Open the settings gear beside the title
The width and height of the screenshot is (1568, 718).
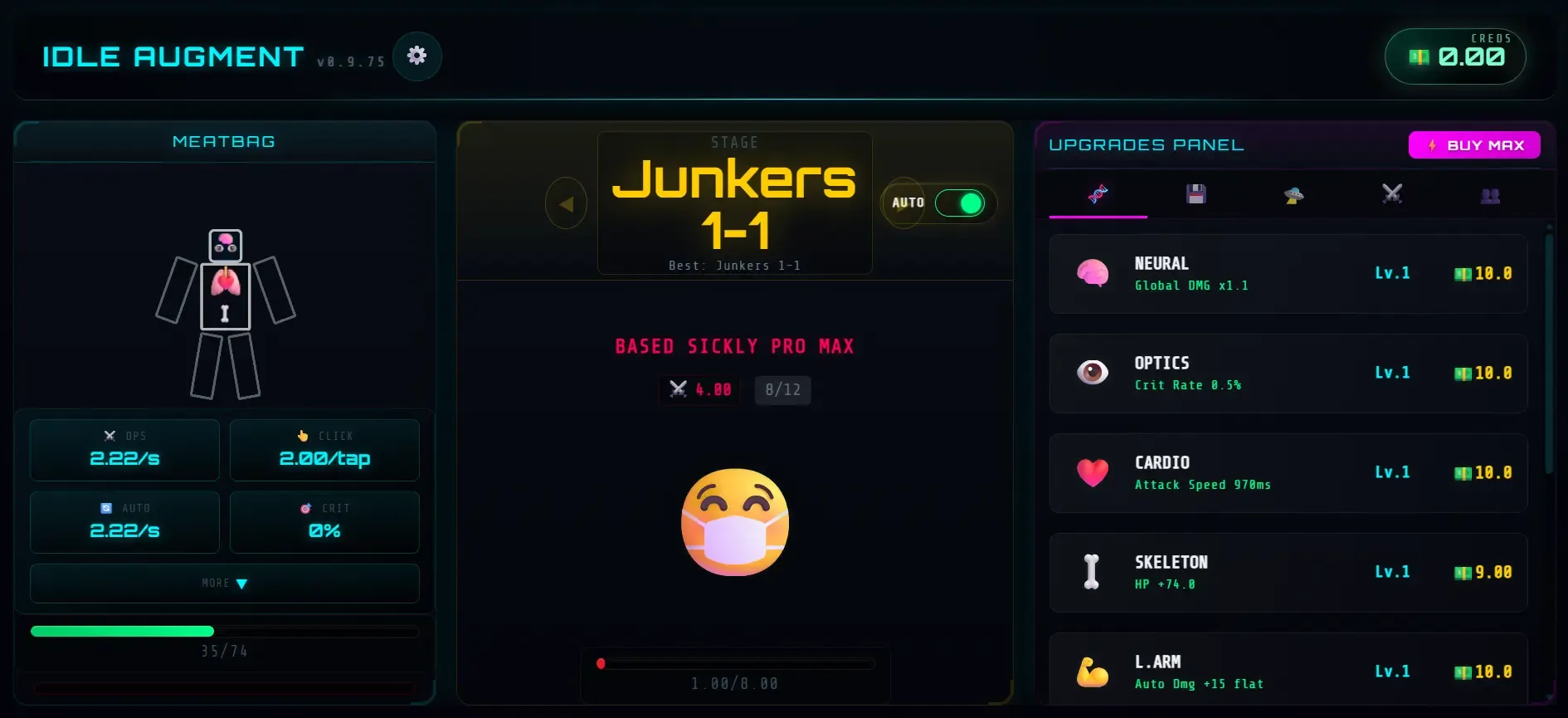(417, 56)
